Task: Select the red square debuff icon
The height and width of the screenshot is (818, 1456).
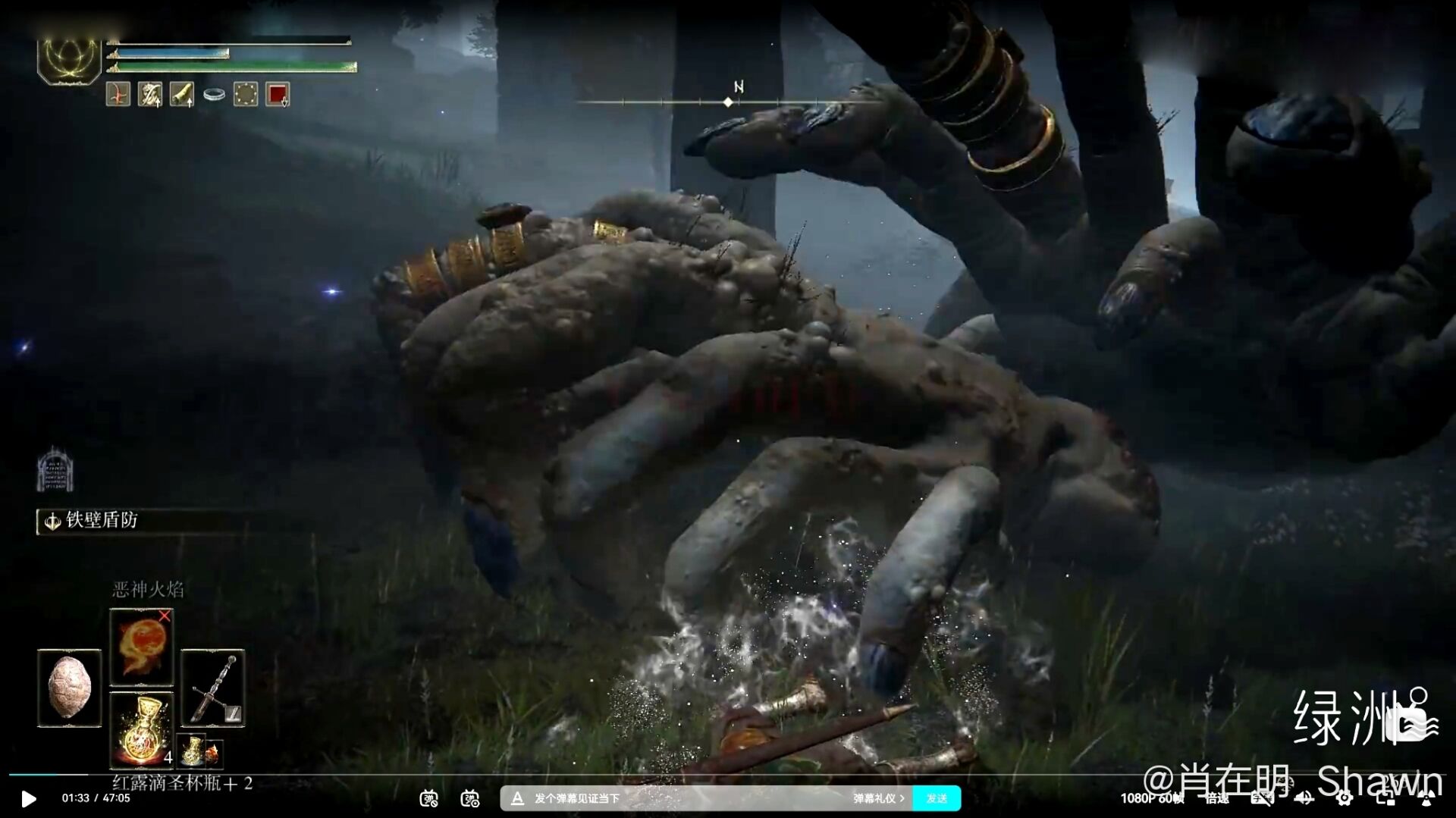Action: click(278, 95)
